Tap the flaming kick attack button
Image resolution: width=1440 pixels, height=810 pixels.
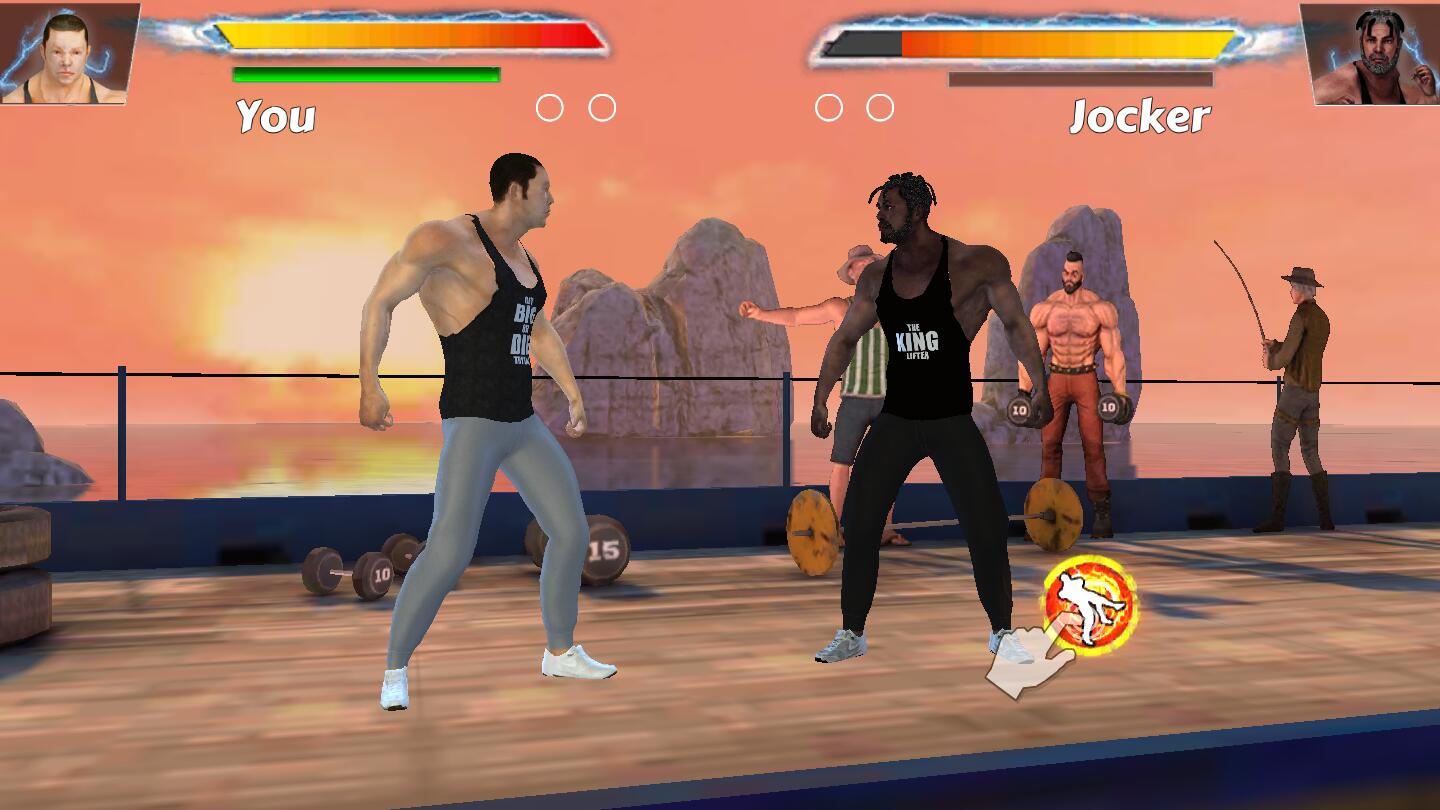(1090, 604)
